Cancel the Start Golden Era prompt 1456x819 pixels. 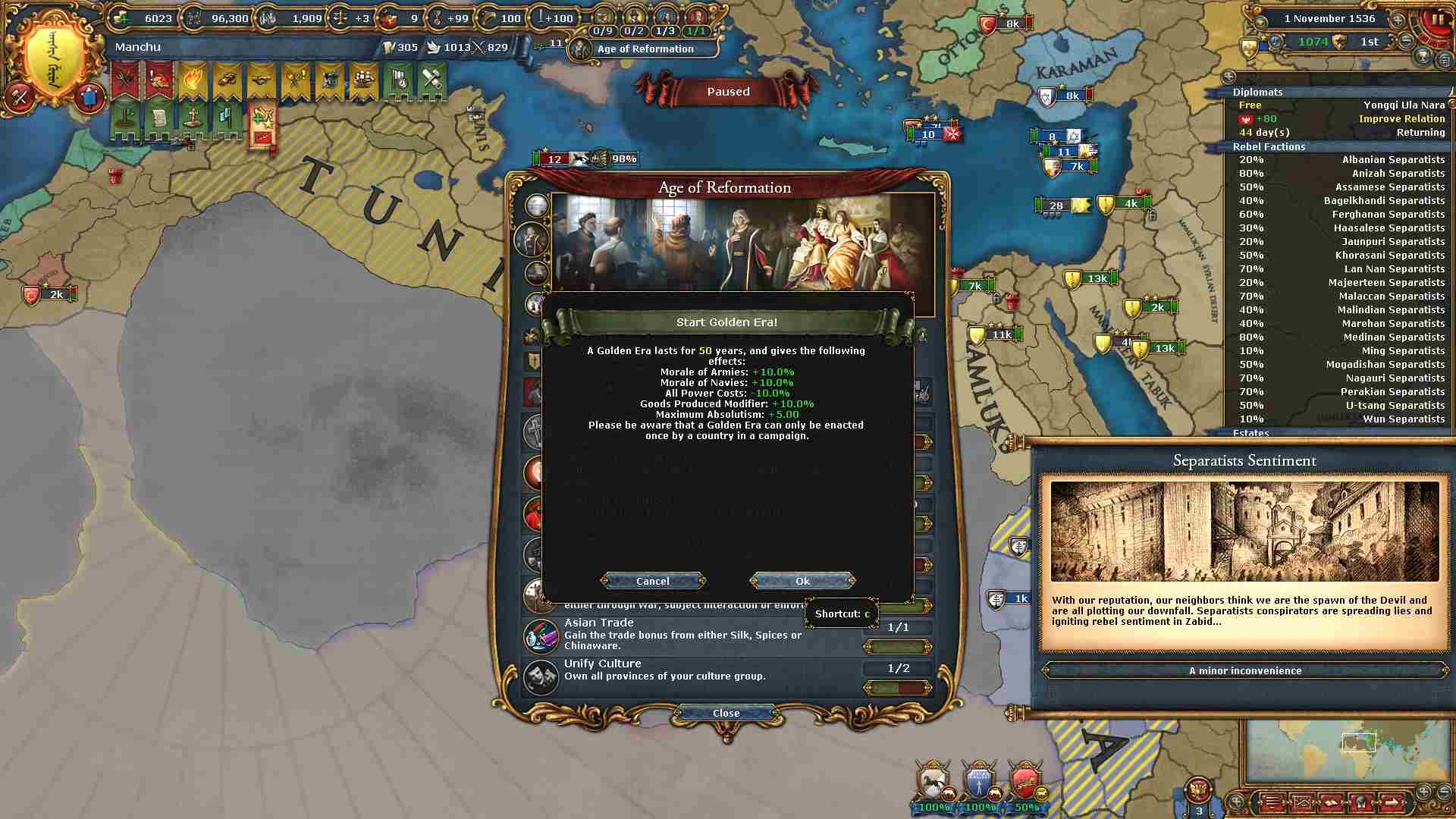652,581
